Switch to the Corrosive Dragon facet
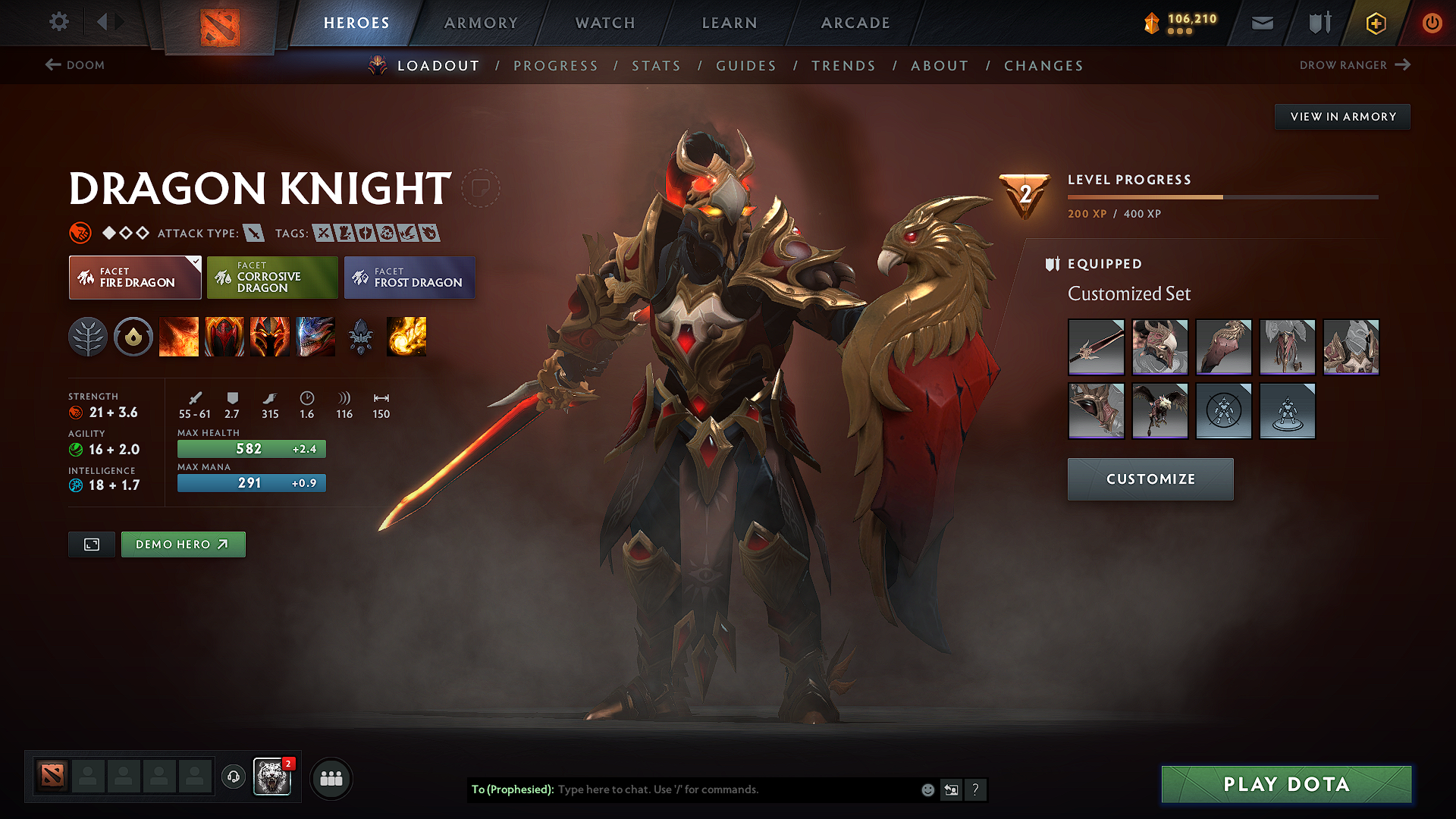This screenshot has height=819, width=1456. pyautogui.click(x=272, y=278)
